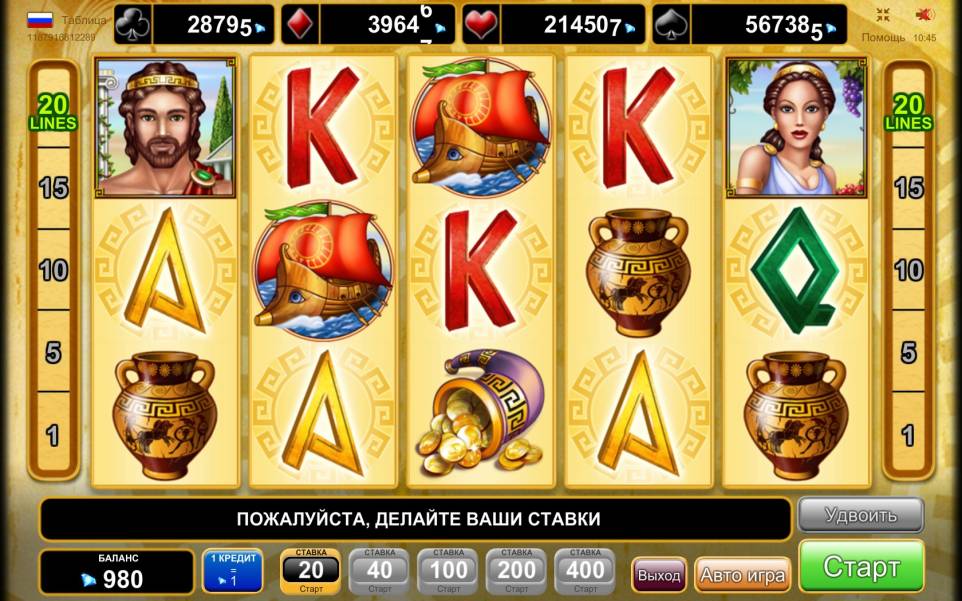962x601 pixels.
Task: Open the Таблица paytable
Action: click(84, 19)
